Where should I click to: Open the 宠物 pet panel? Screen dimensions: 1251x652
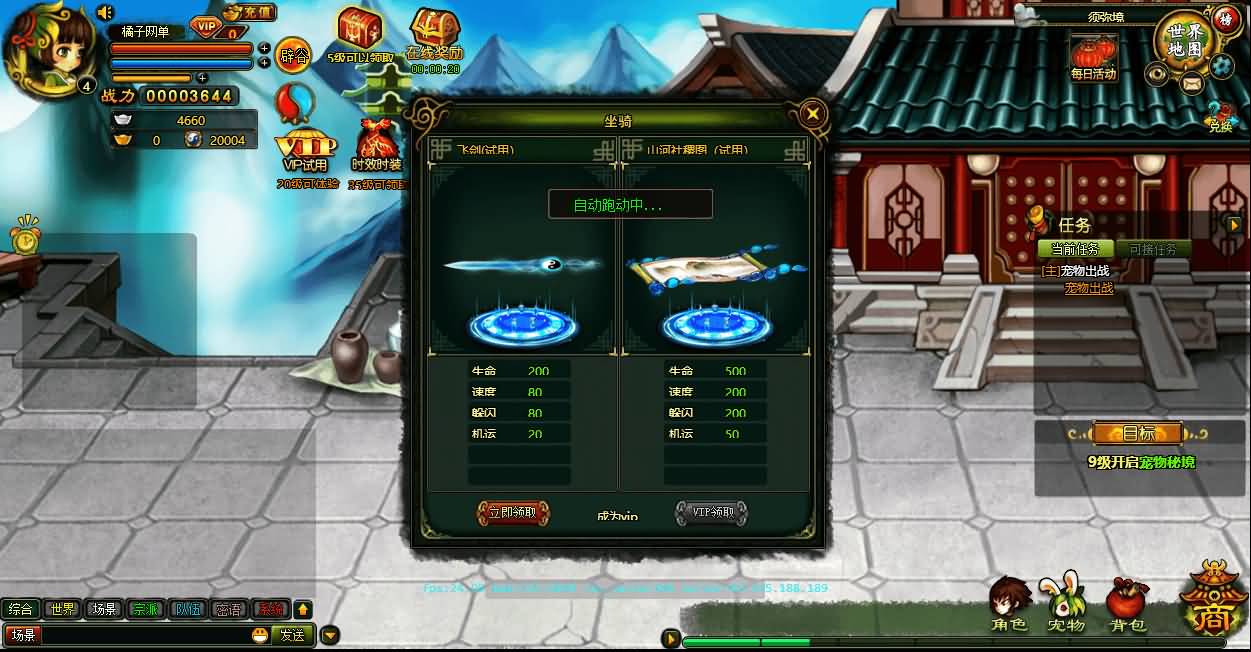[1066, 605]
